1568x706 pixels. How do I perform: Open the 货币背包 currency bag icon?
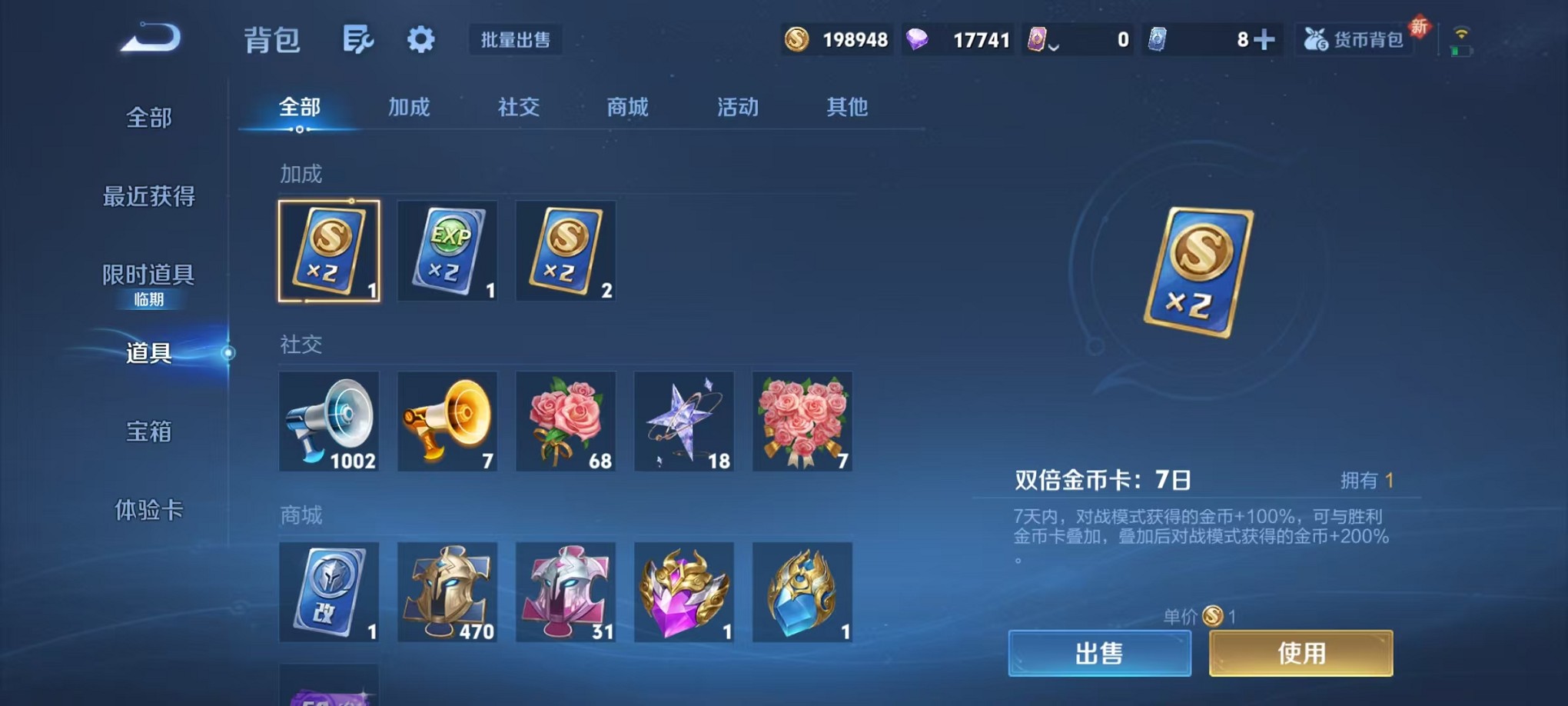click(x=1355, y=38)
